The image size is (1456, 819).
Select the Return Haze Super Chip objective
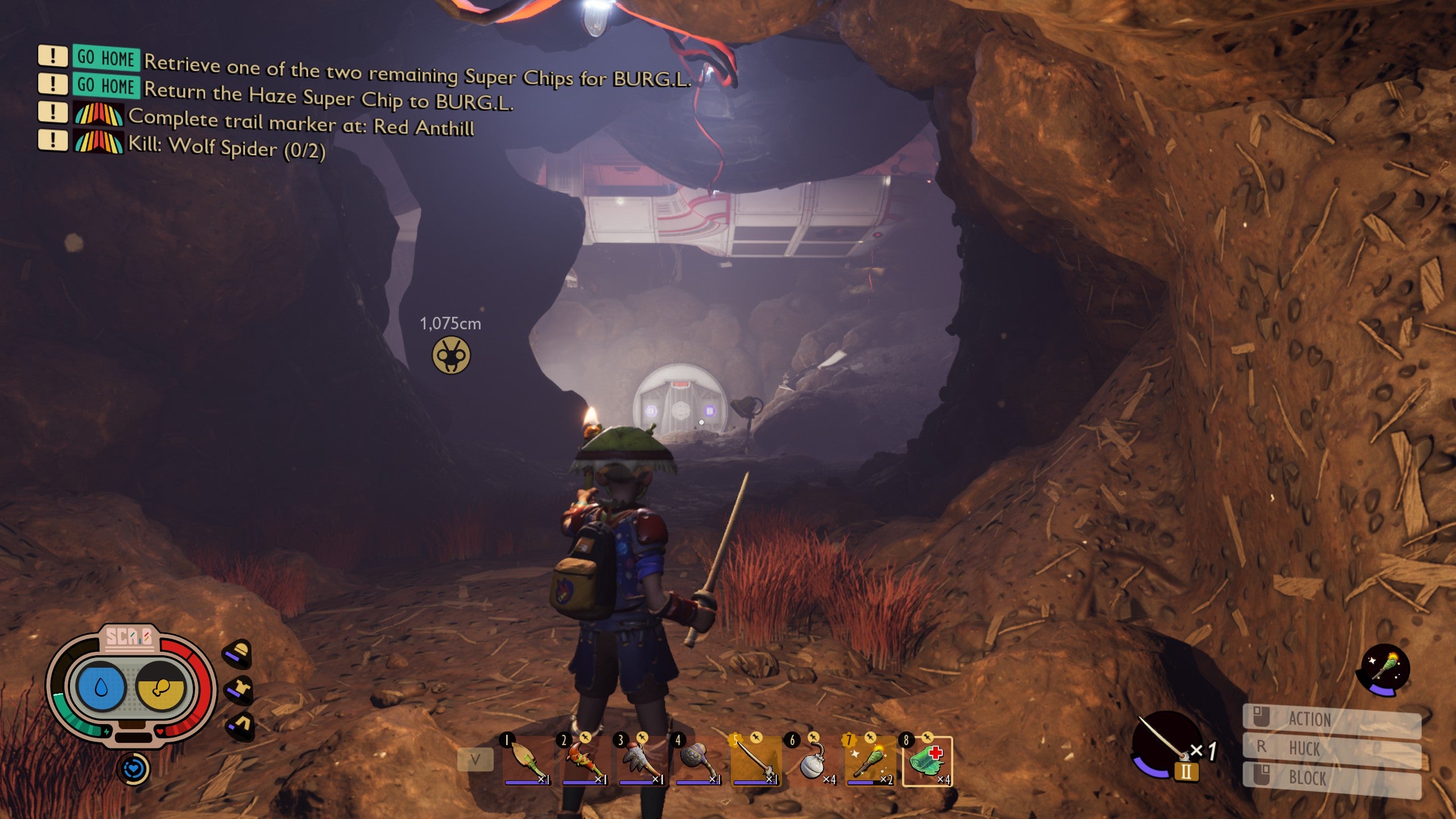click(x=328, y=96)
